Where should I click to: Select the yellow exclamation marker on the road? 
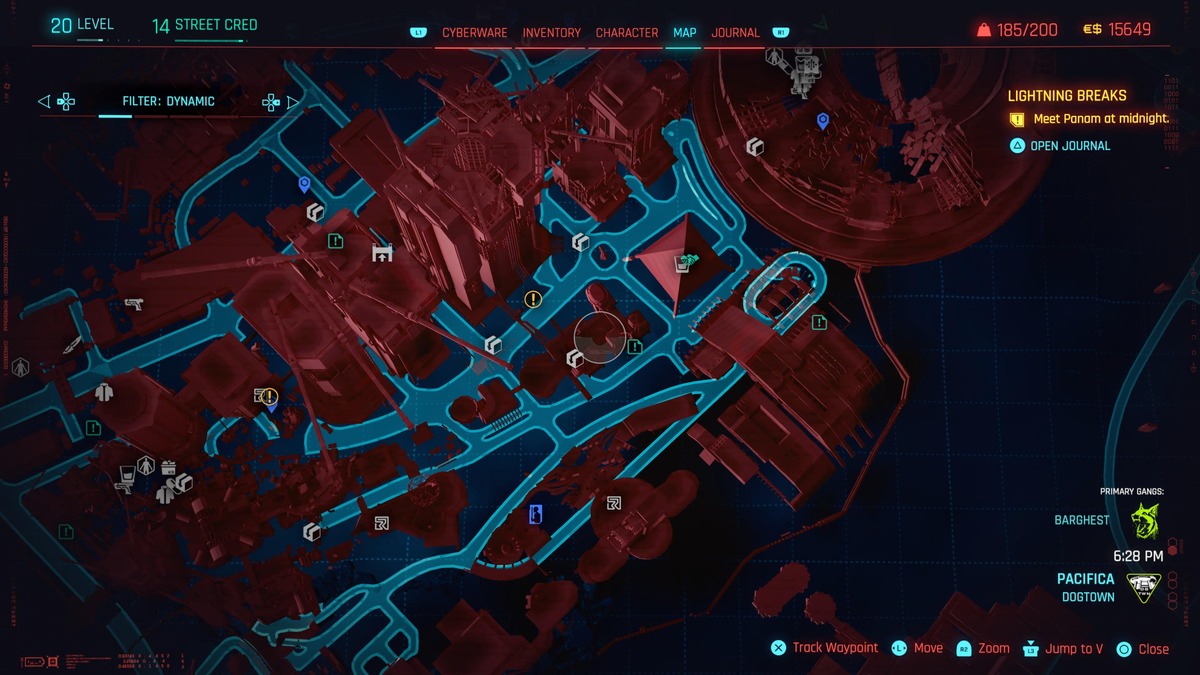(x=533, y=298)
